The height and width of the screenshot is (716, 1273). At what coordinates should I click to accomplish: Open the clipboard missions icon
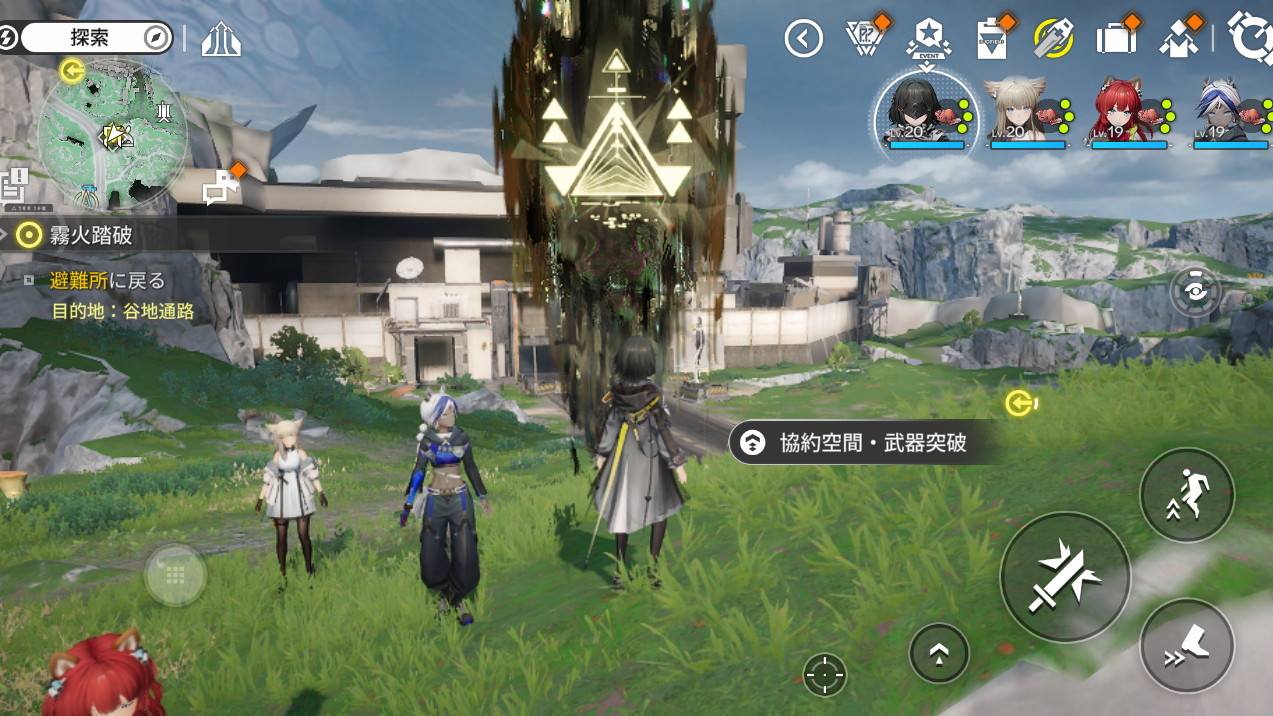[x=990, y=39]
